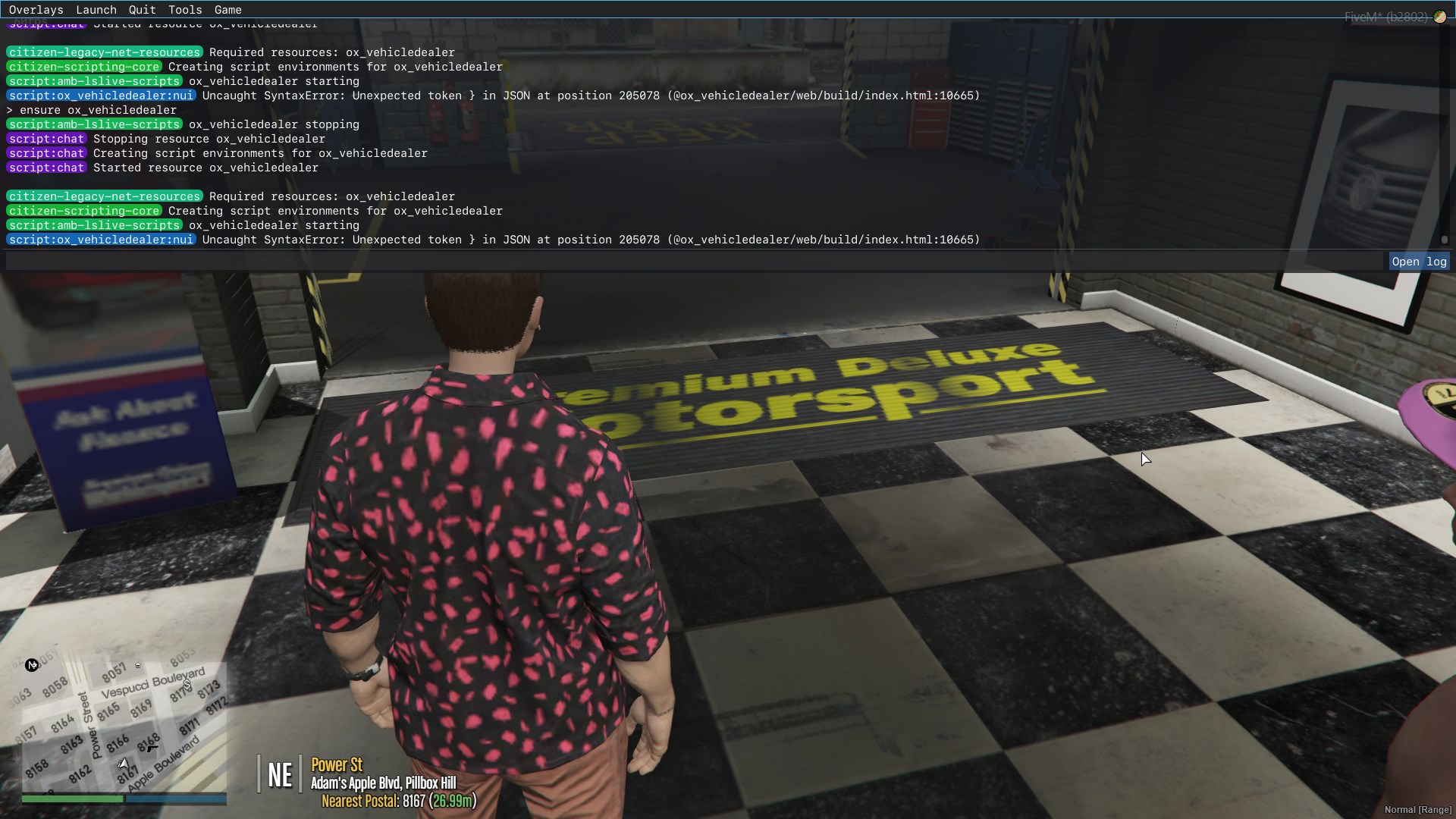
Task: Open the Tools menu
Action: (184, 10)
